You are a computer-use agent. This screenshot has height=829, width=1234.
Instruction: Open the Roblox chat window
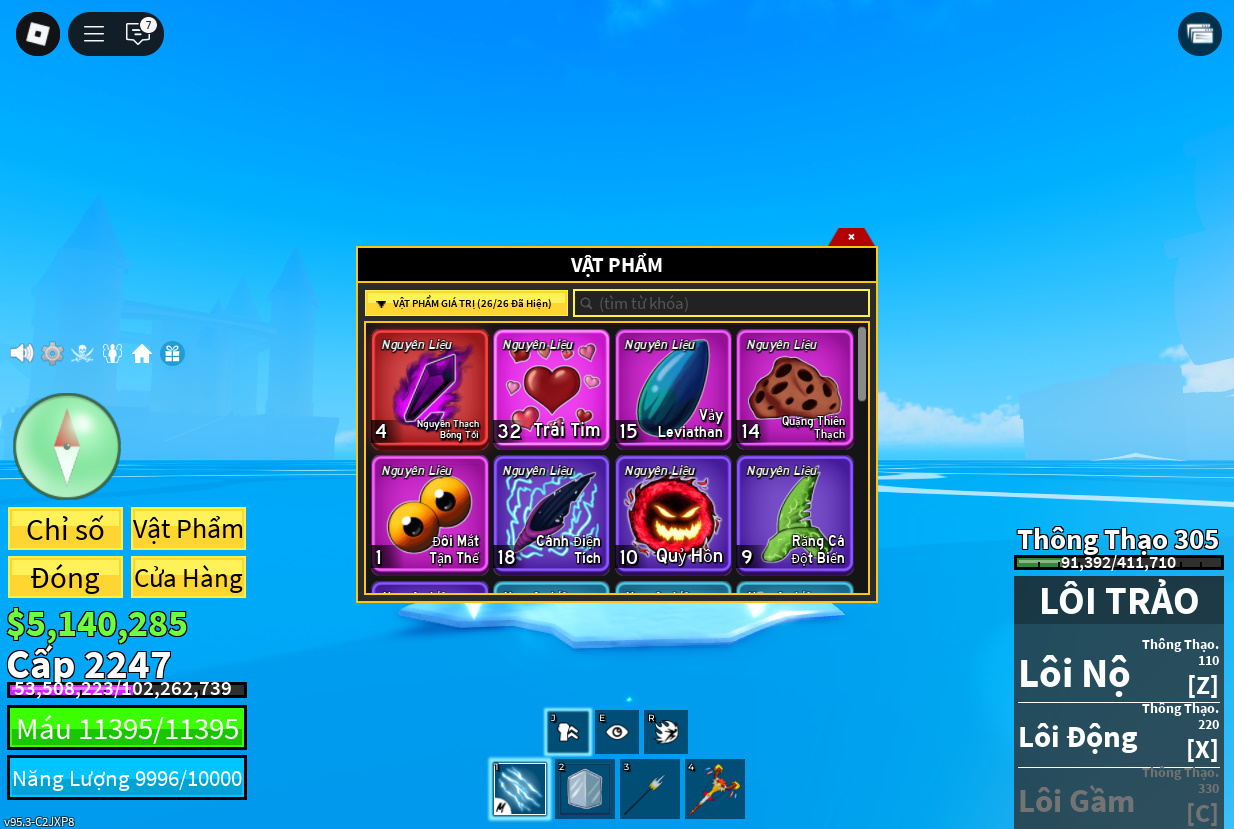[138, 34]
